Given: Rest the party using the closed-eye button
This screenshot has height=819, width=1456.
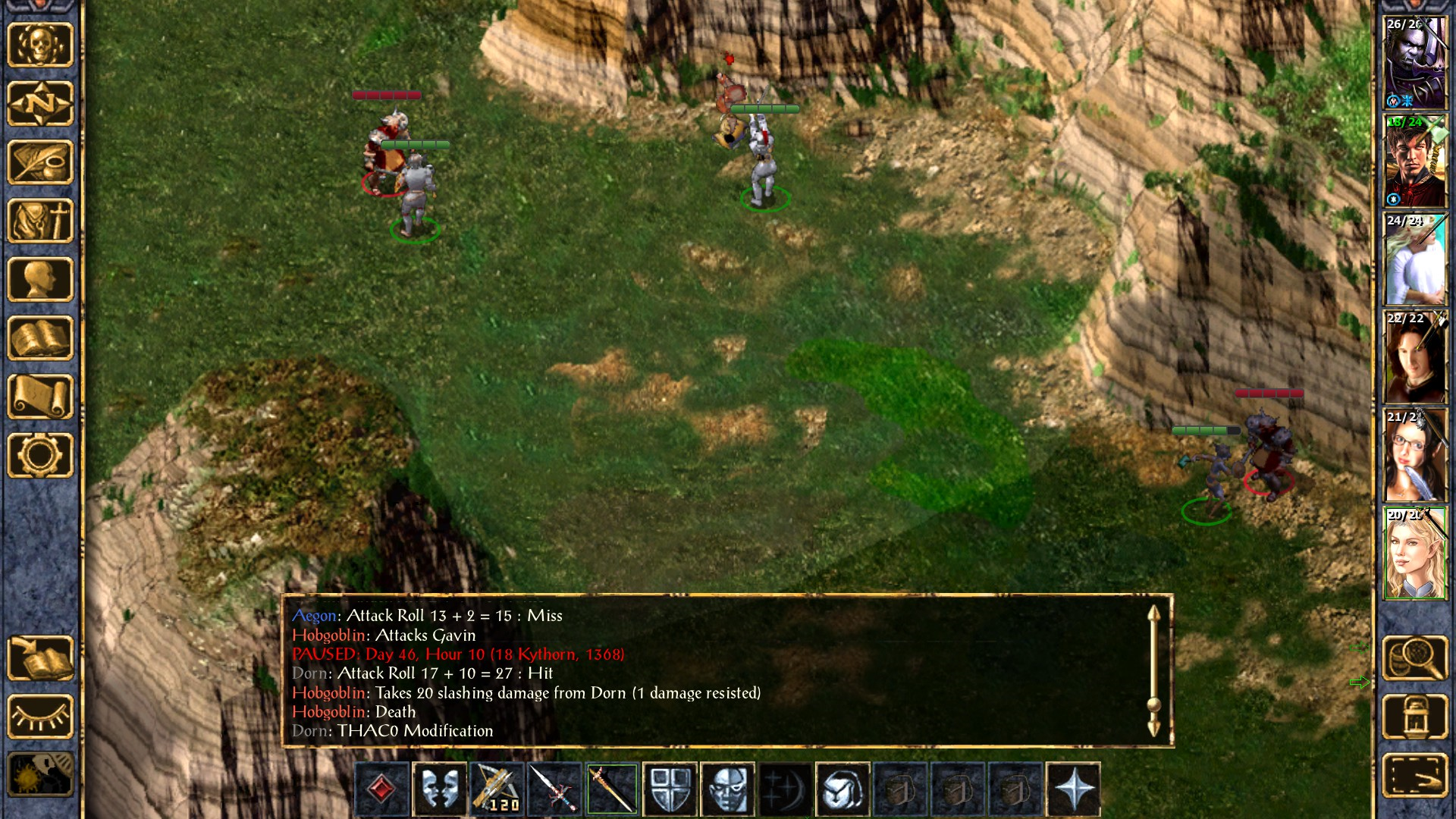Looking at the screenshot, I should click(x=40, y=717).
